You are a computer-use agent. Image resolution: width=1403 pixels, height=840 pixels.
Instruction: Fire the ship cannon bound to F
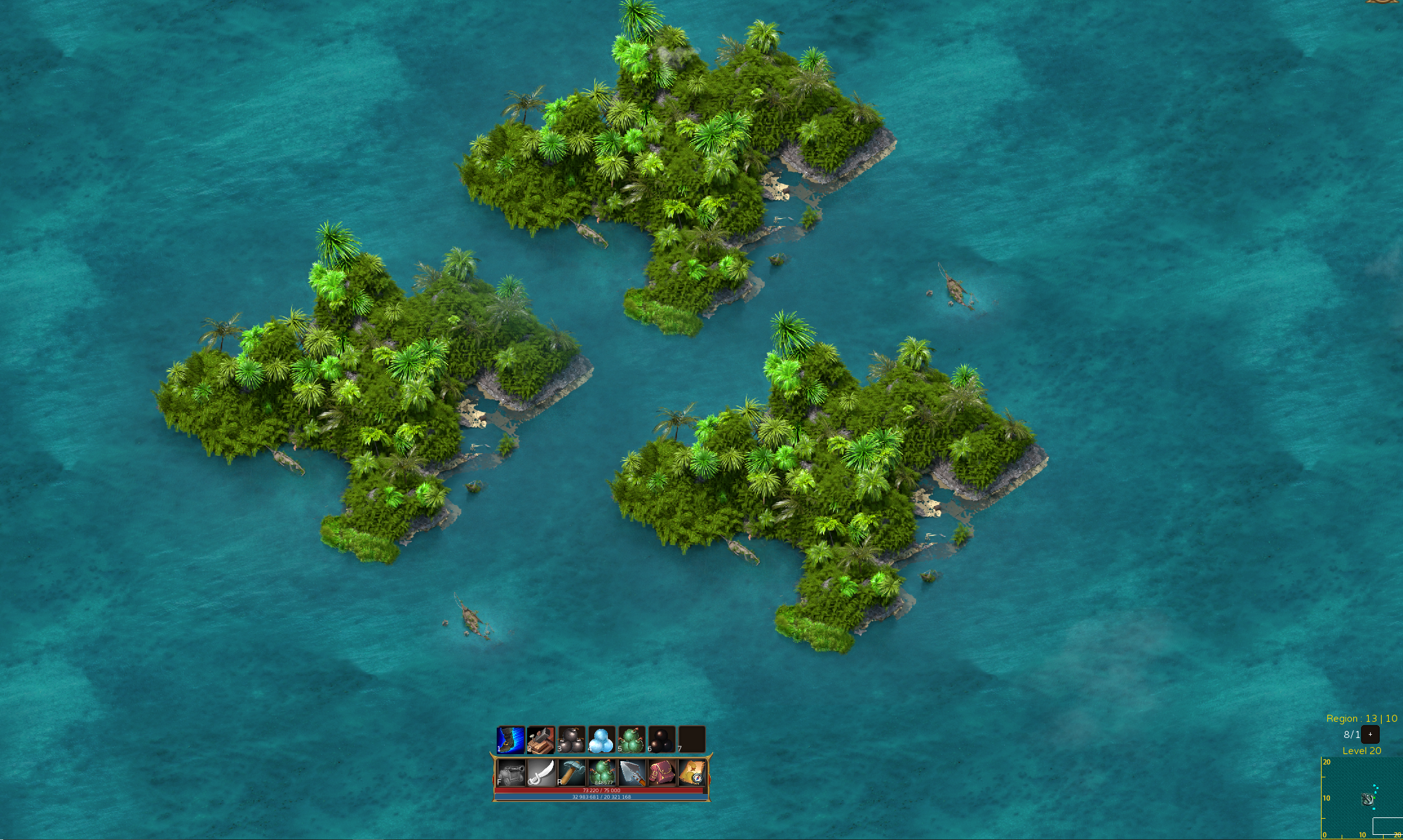512,773
